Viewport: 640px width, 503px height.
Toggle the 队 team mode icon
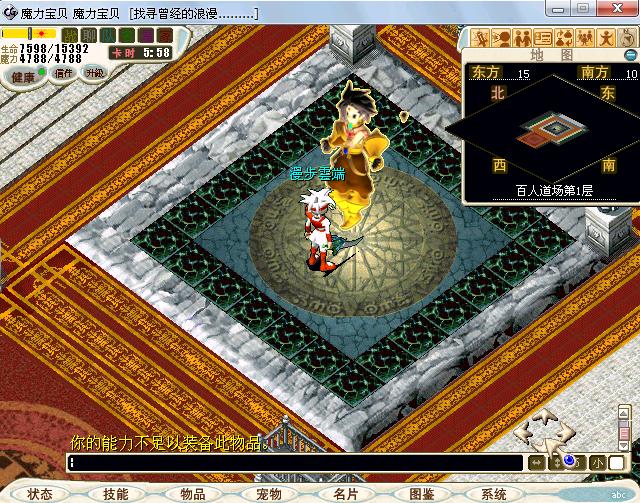point(106,35)
